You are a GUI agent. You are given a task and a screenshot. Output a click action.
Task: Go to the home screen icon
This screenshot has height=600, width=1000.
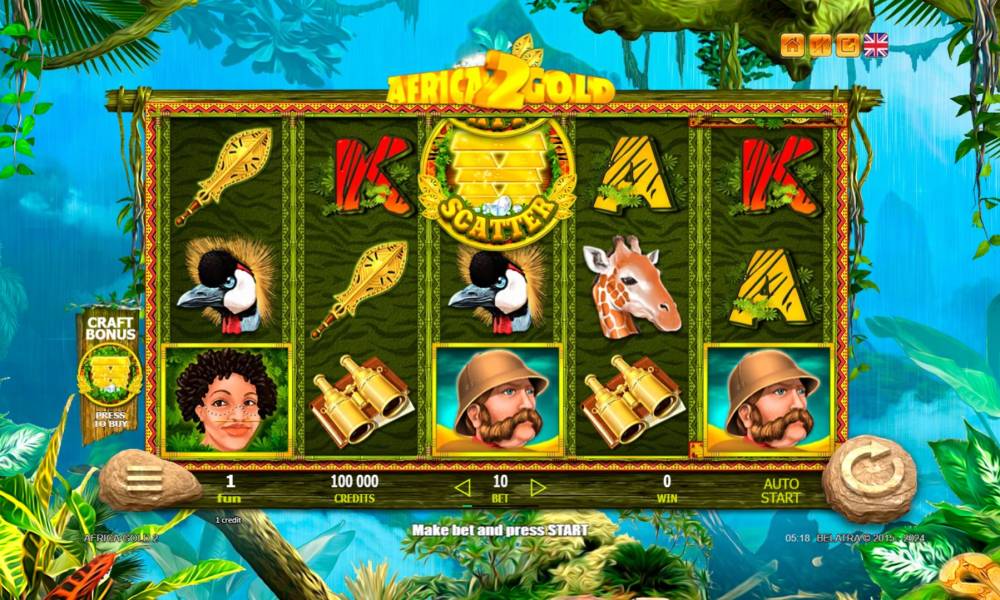pos(793,45)
